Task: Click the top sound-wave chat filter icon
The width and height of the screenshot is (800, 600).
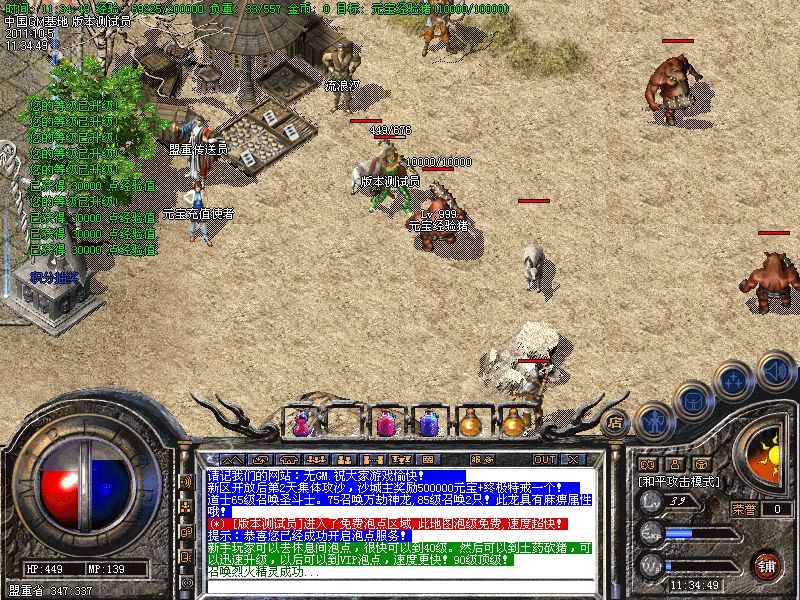Action: (x=186, y=482)
